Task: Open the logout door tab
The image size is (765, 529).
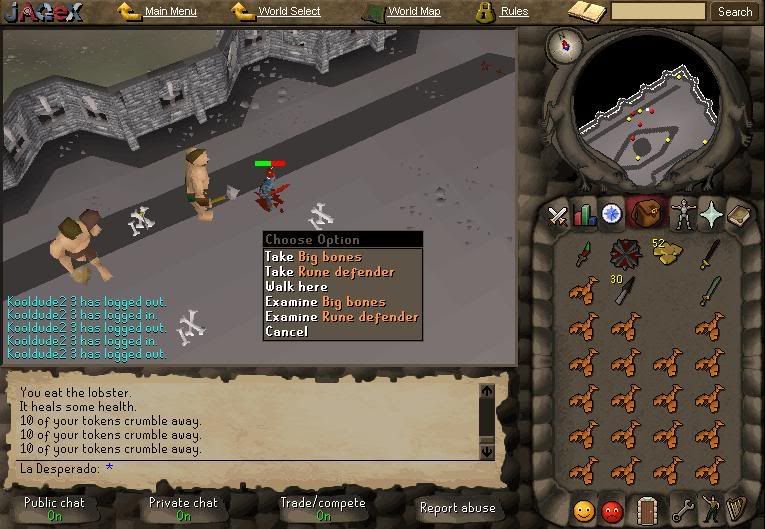Action: (x=647, y=510)
